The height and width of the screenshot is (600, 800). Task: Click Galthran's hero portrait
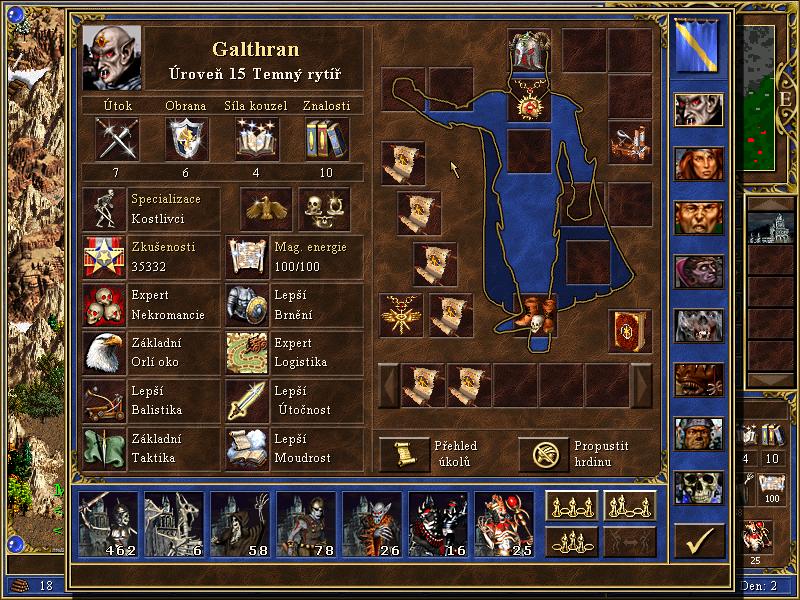pos(112,58)
